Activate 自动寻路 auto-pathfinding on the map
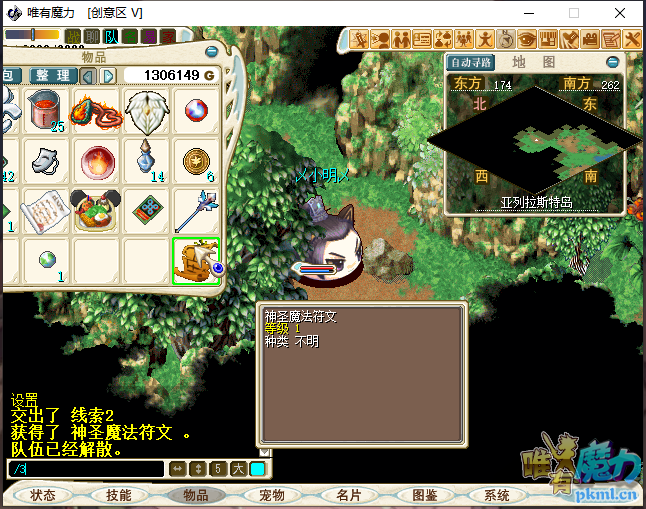The width and height of the screenshot is (646, 509). click(473, 62)
